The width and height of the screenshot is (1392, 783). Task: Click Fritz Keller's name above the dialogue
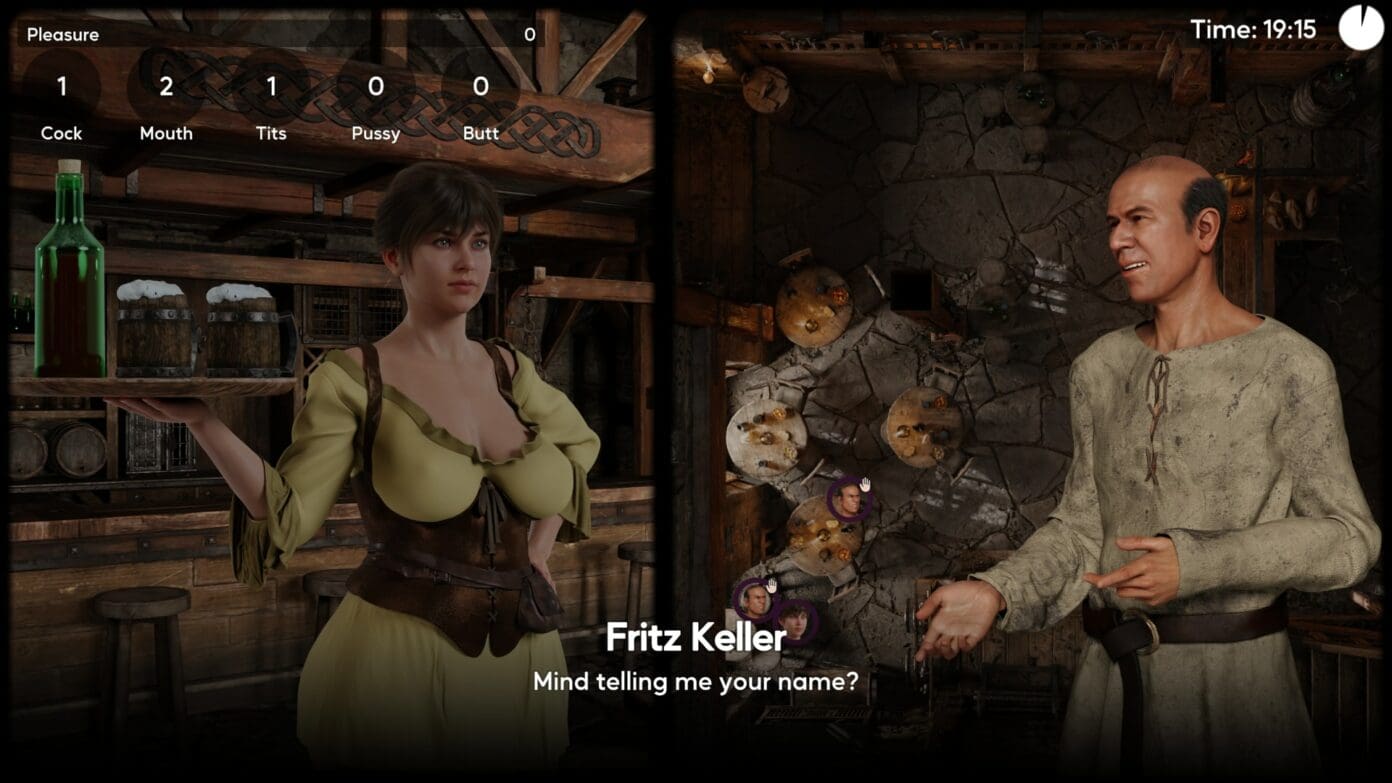click(x=696, y=638)
